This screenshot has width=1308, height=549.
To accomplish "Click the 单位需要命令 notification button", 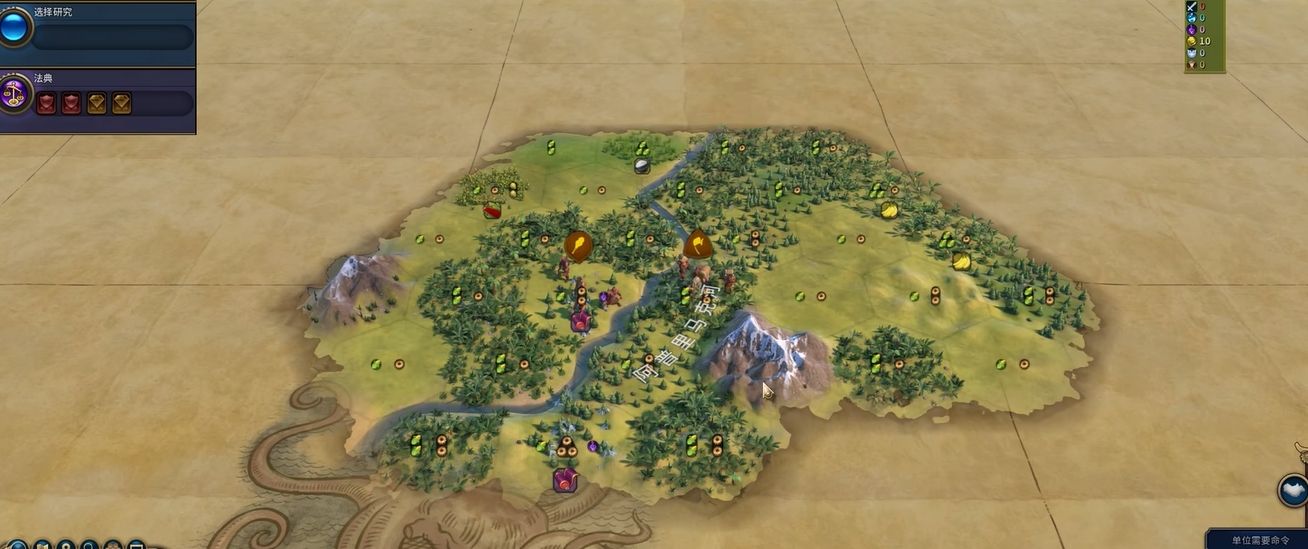I will pyautogui.click(x=1260, y=540).
